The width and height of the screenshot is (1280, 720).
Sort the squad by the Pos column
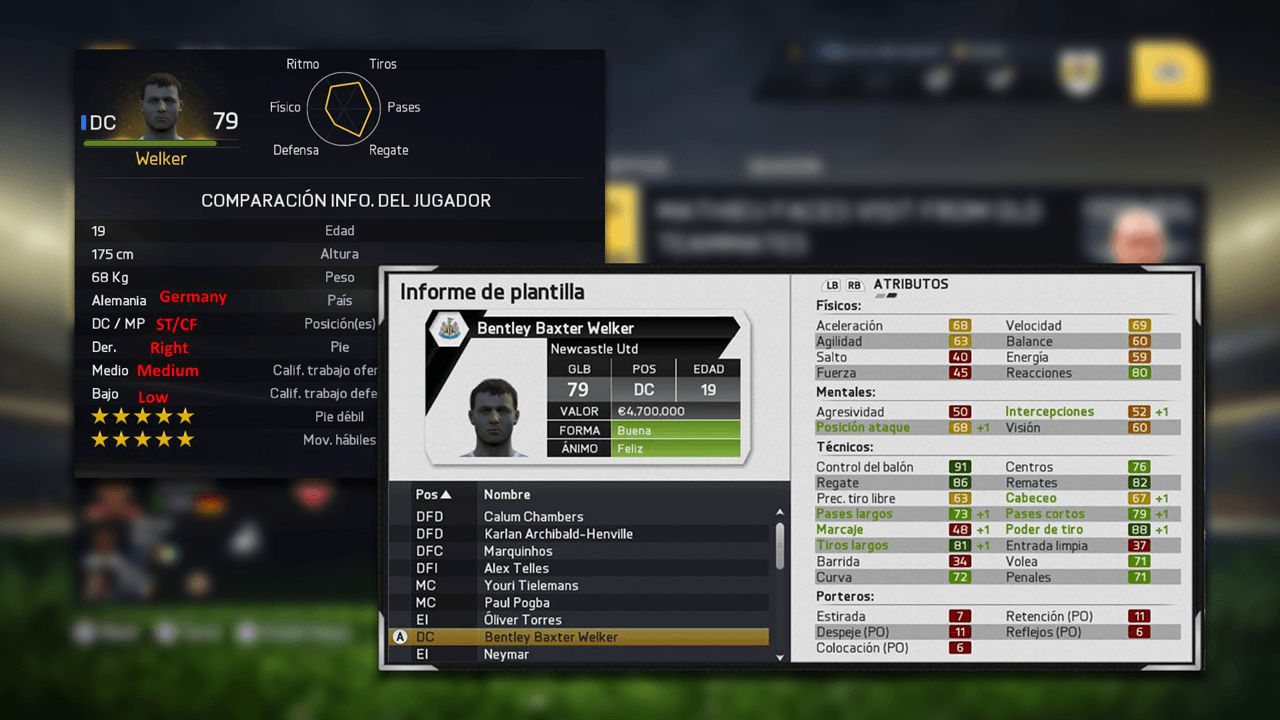433,495
